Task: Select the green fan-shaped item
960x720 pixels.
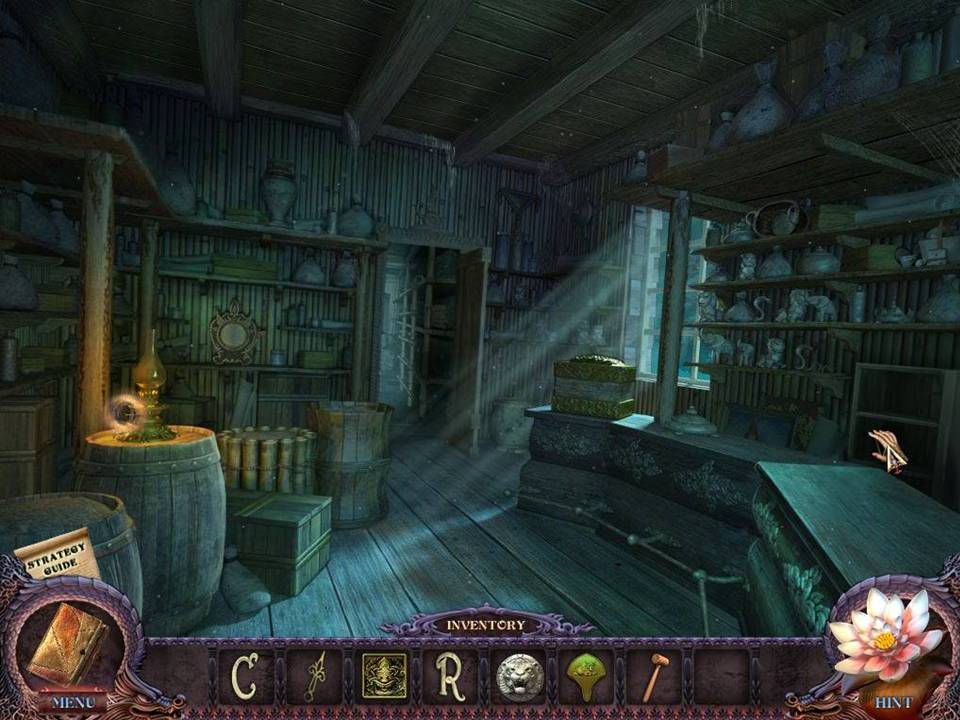Action: [589, 677]
